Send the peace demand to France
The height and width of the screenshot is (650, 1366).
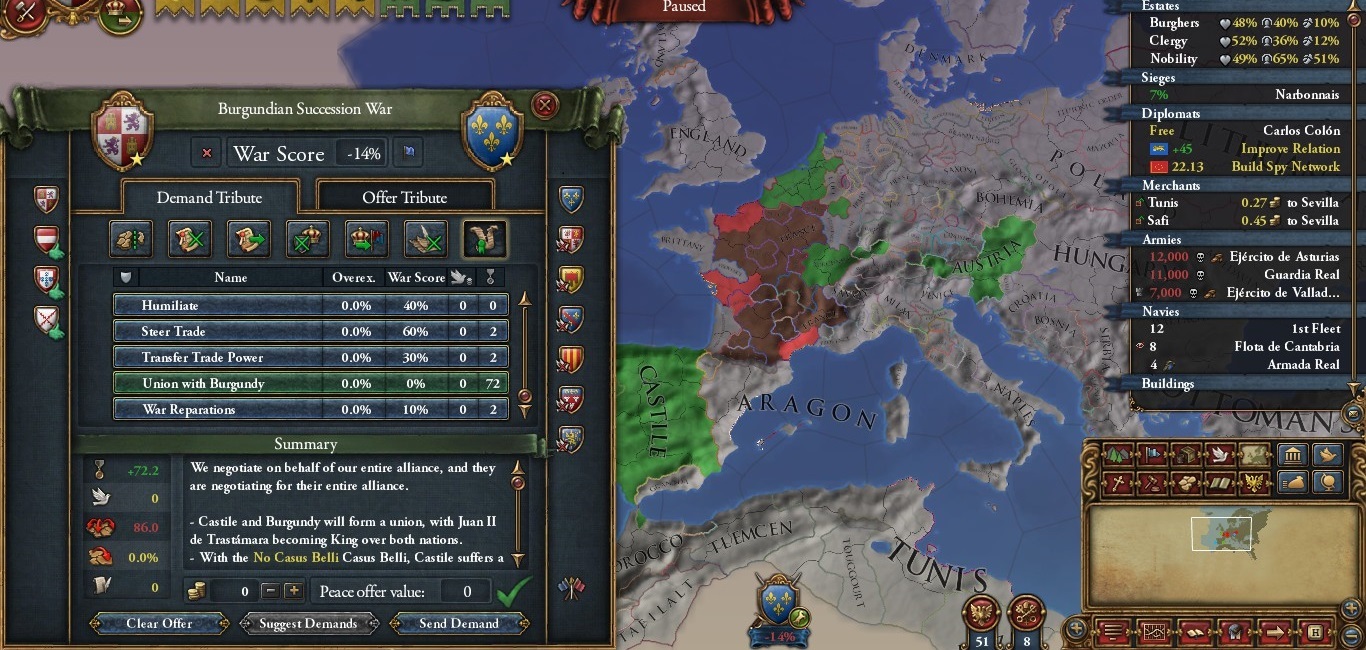pos(458,623)
